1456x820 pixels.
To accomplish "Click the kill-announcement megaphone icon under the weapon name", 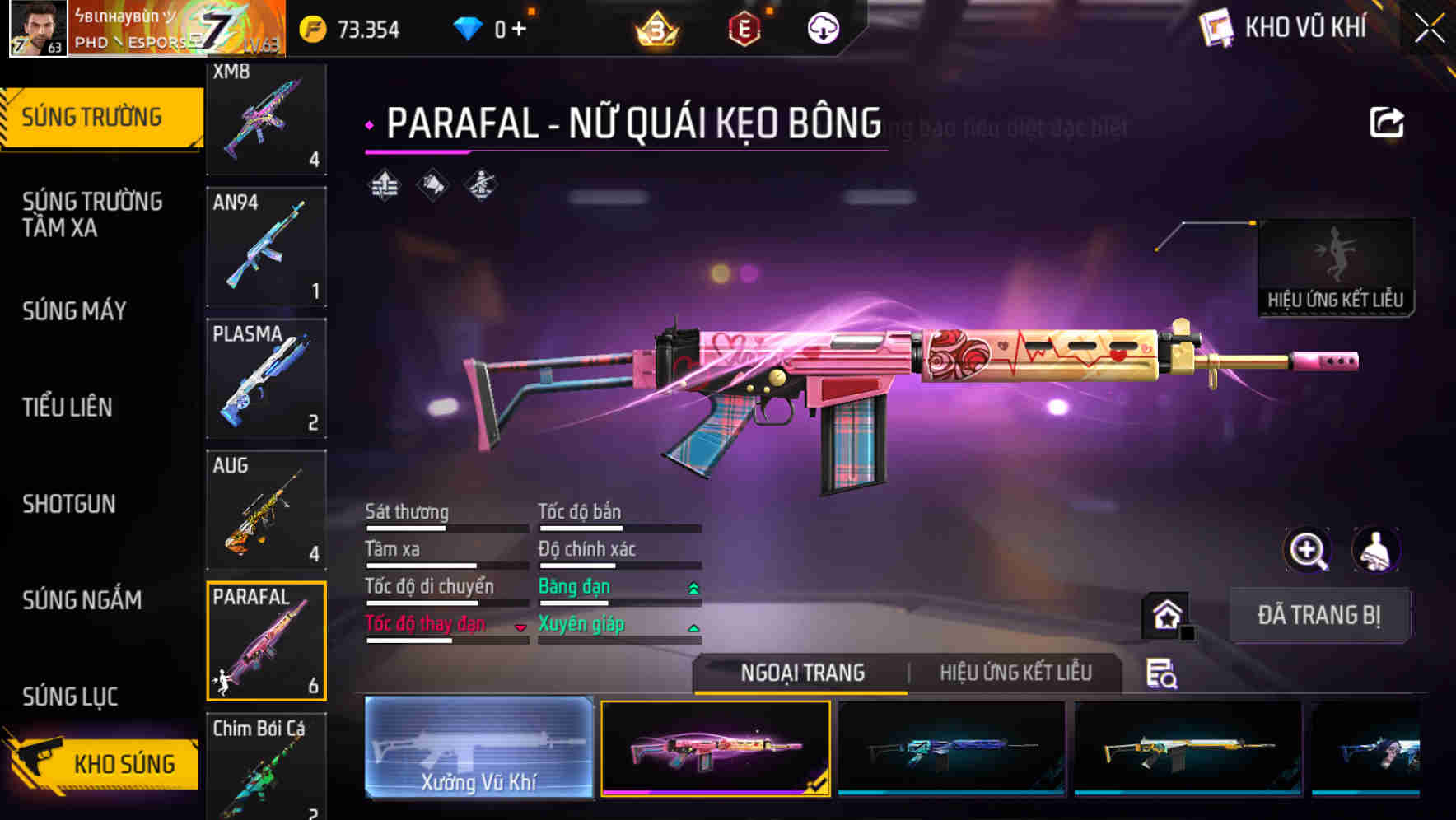I will tap(432, 184).
